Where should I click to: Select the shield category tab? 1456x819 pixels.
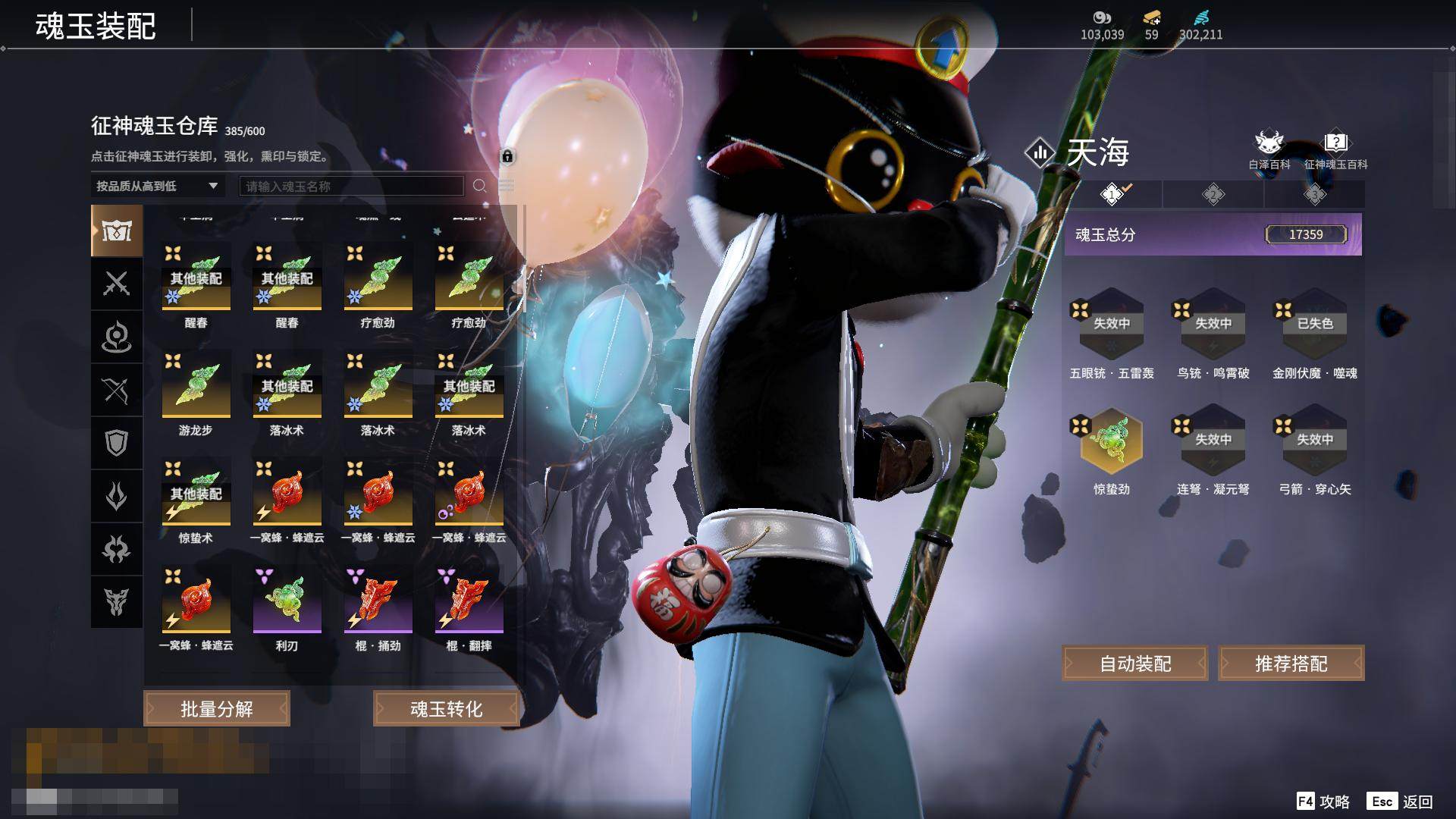point(117,443)
